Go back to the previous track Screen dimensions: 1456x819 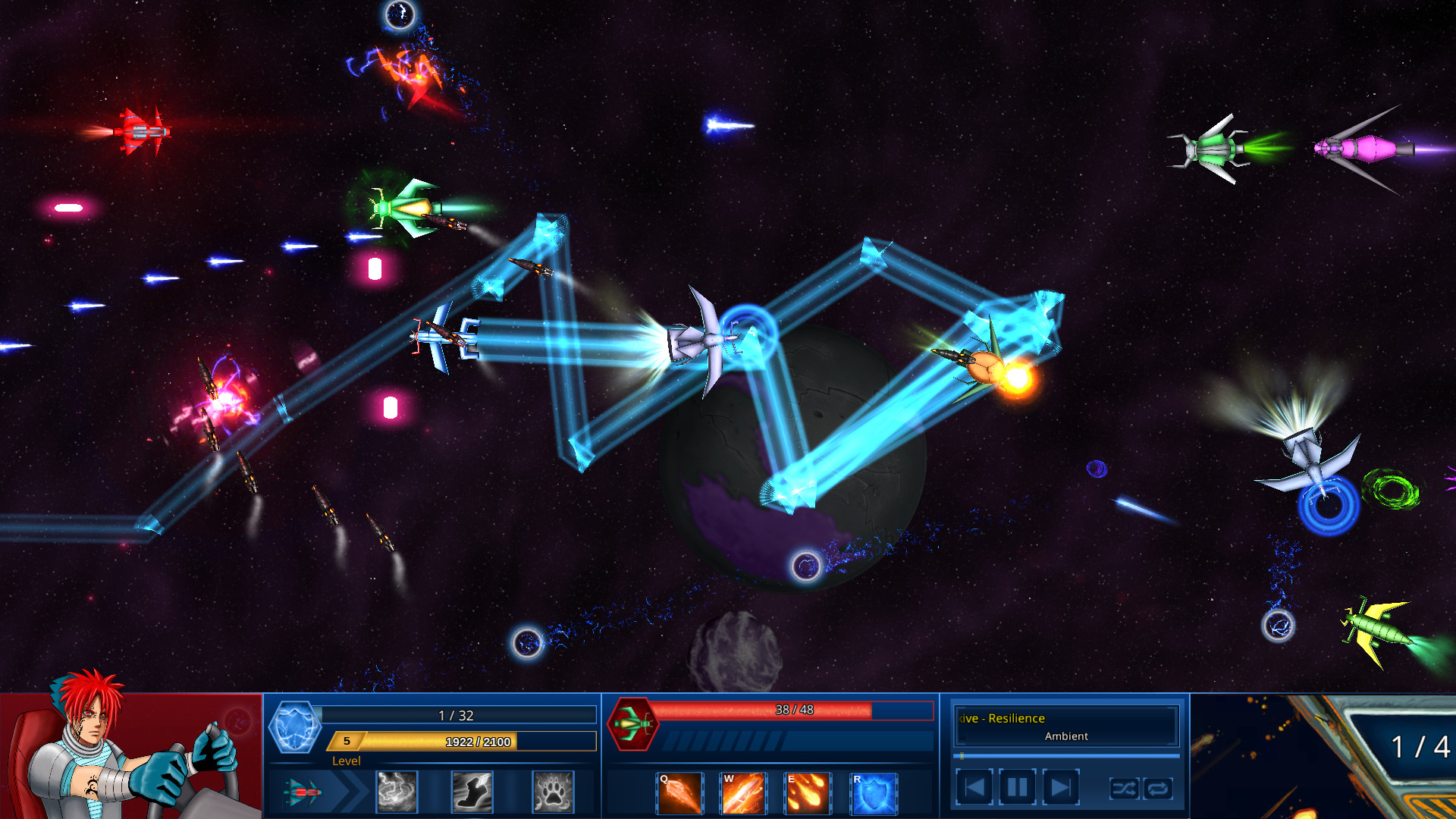pos(974,787)
